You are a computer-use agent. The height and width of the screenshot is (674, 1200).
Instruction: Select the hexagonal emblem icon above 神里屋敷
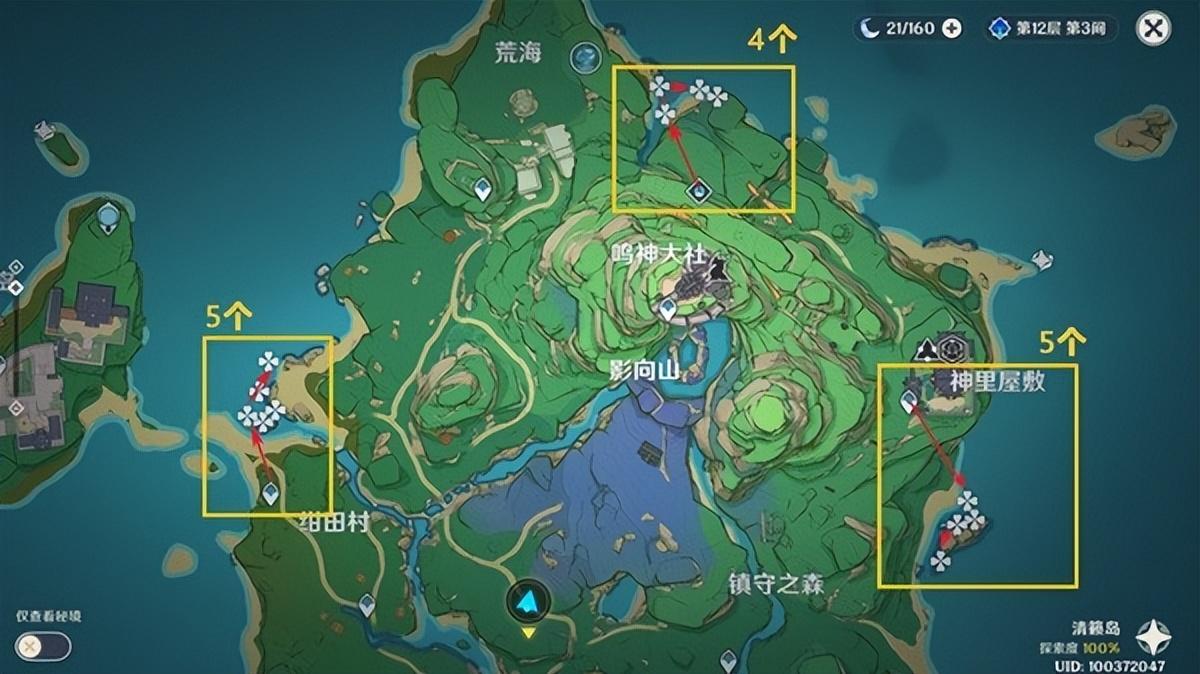pyautogui.click(x=951, y=350)
